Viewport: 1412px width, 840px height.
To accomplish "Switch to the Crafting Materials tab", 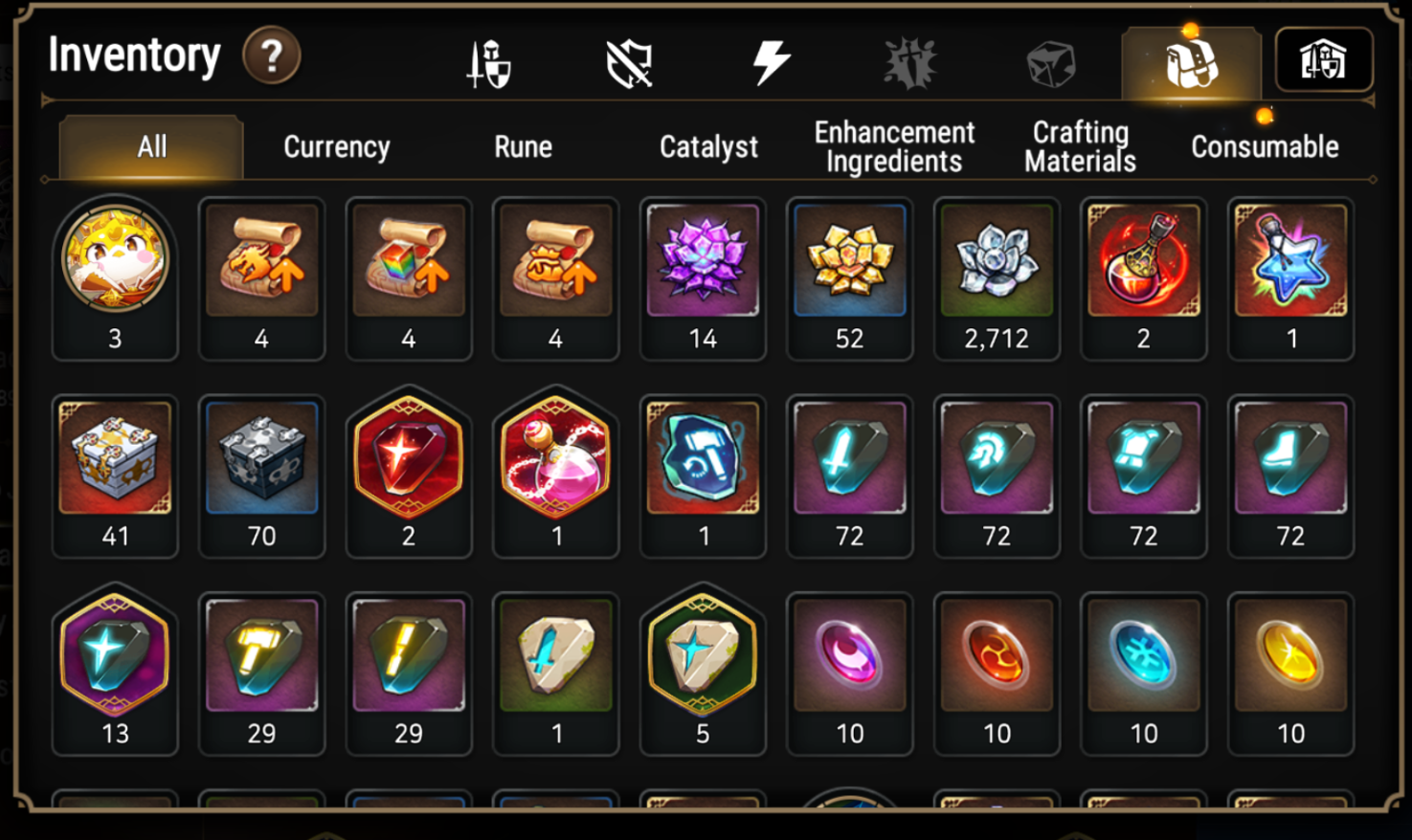I will click(1078, 146).
